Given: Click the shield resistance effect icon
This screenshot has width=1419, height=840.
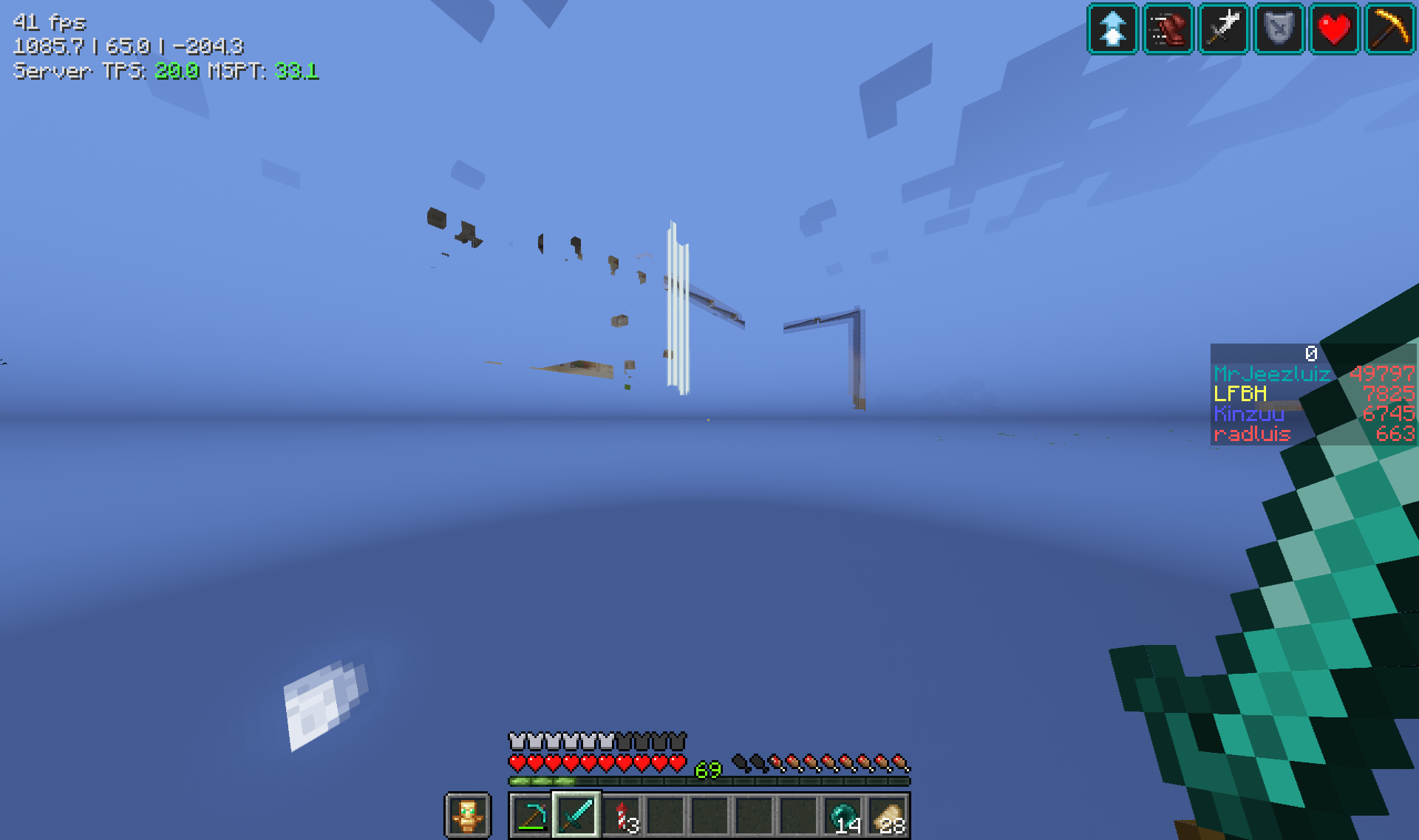Looking at the screenshot, I should tap(1281, 30).
